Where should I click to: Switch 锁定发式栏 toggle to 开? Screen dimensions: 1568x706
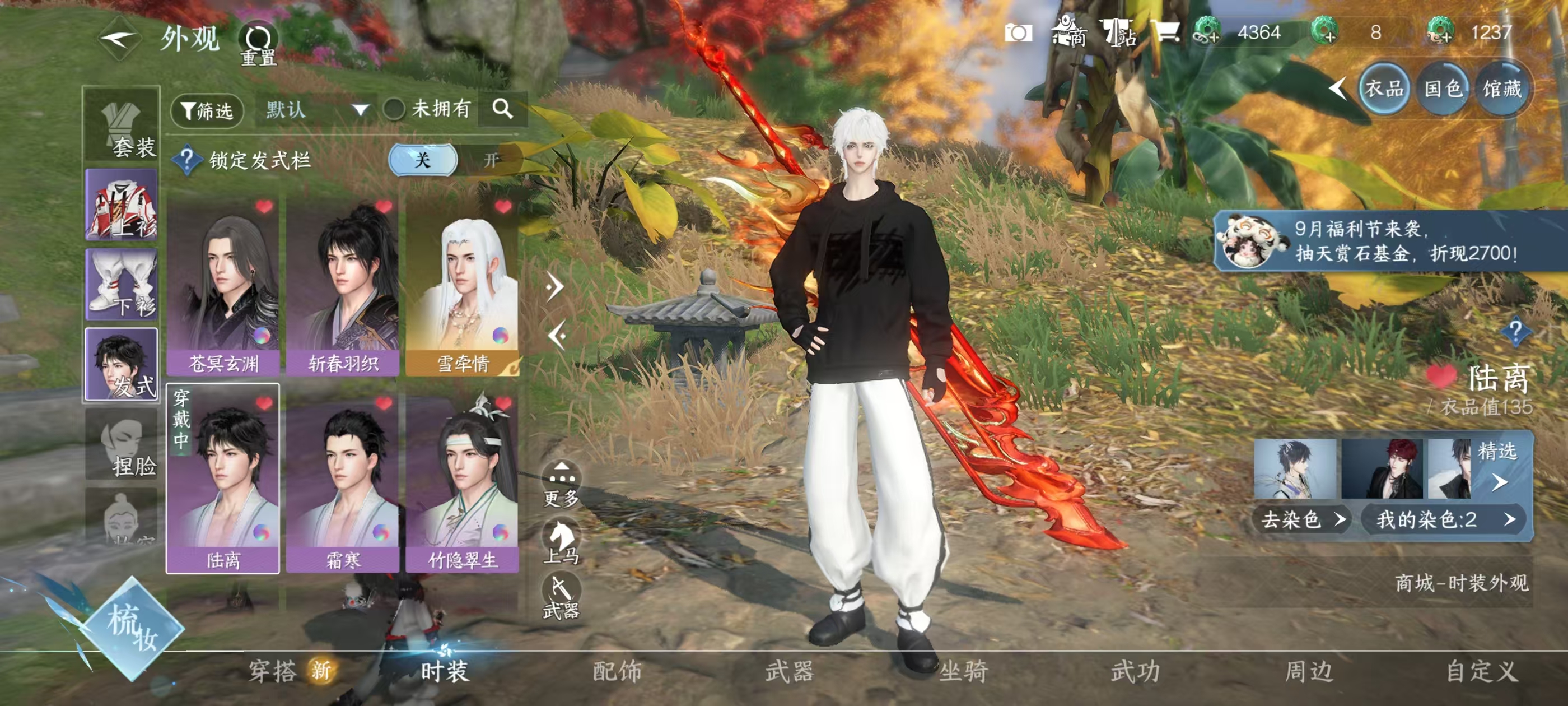click(x=491, y=160)
